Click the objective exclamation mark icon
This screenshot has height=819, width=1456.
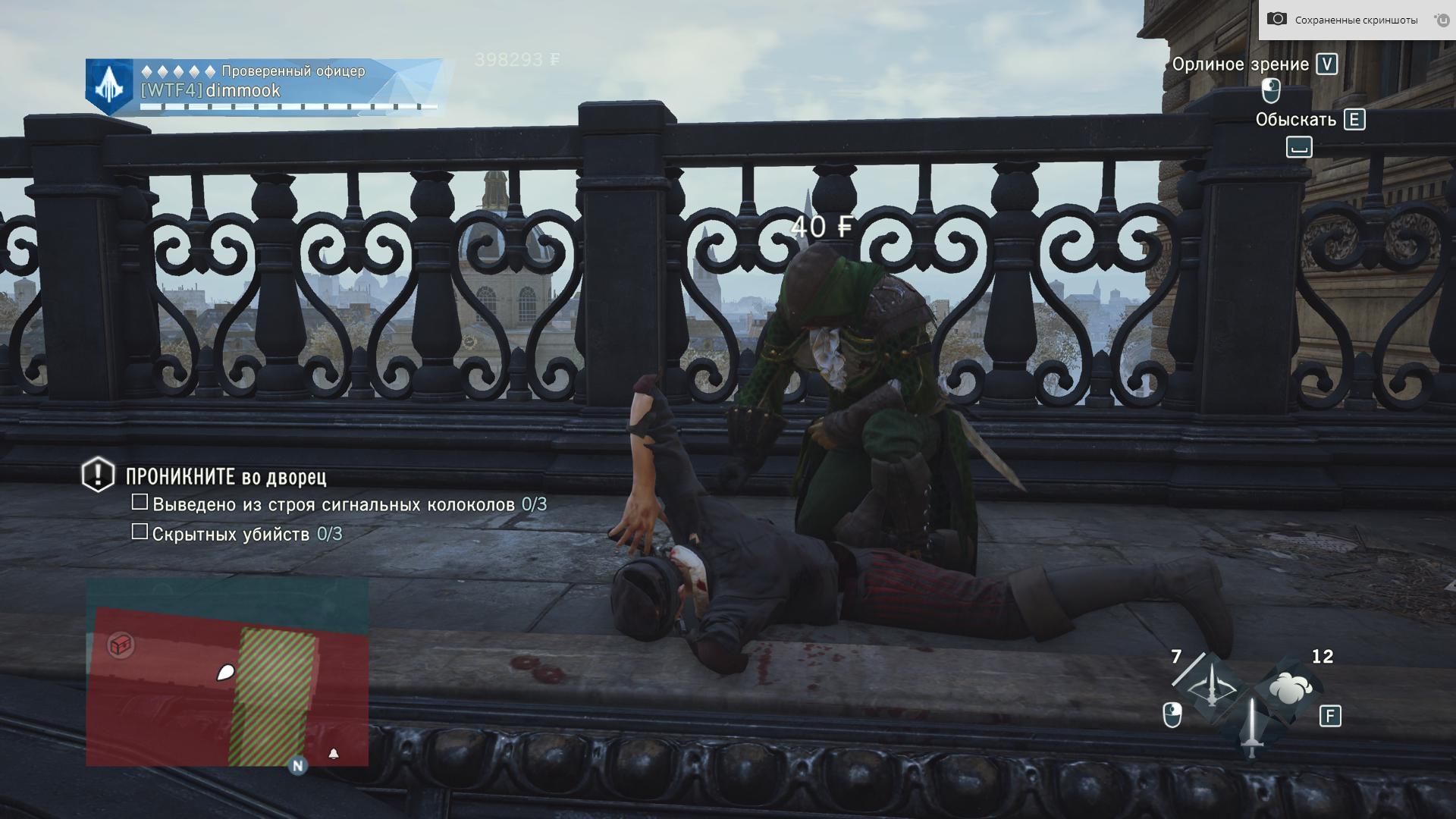click(x=98, y=475)
